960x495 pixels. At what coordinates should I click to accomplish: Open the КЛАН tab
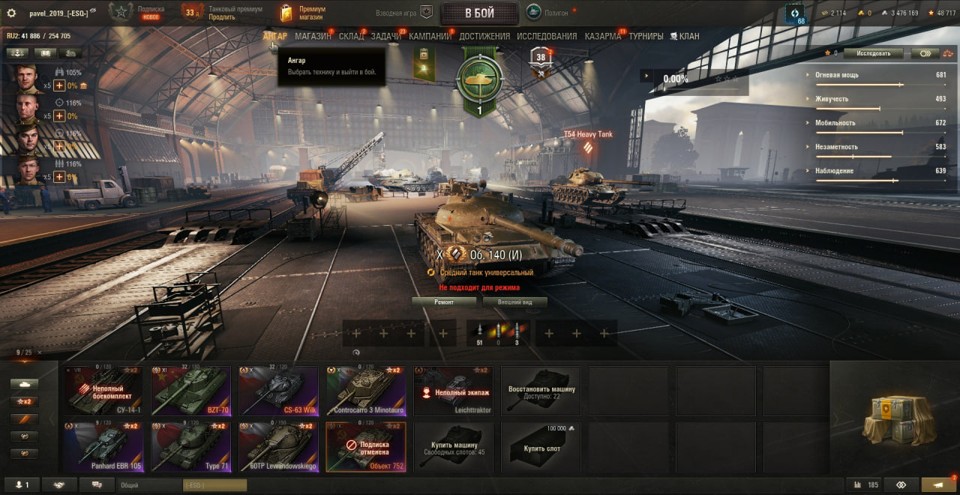coord(685,37)
